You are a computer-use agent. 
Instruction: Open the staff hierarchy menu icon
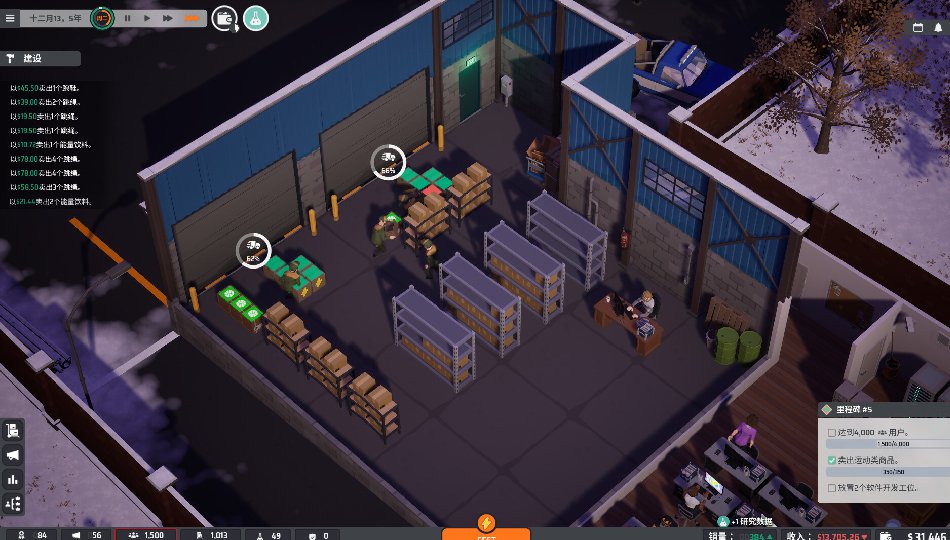(x=14, y=503)
